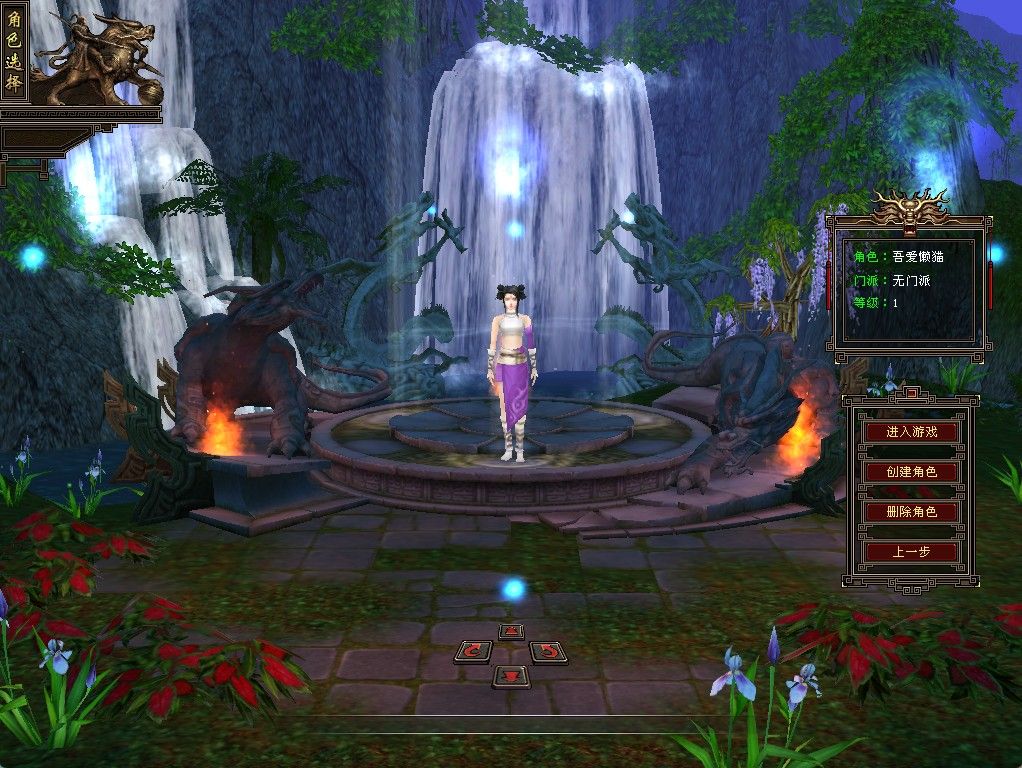Click the red up arrow camera button

pyautogui.click(x=511, y=631)
